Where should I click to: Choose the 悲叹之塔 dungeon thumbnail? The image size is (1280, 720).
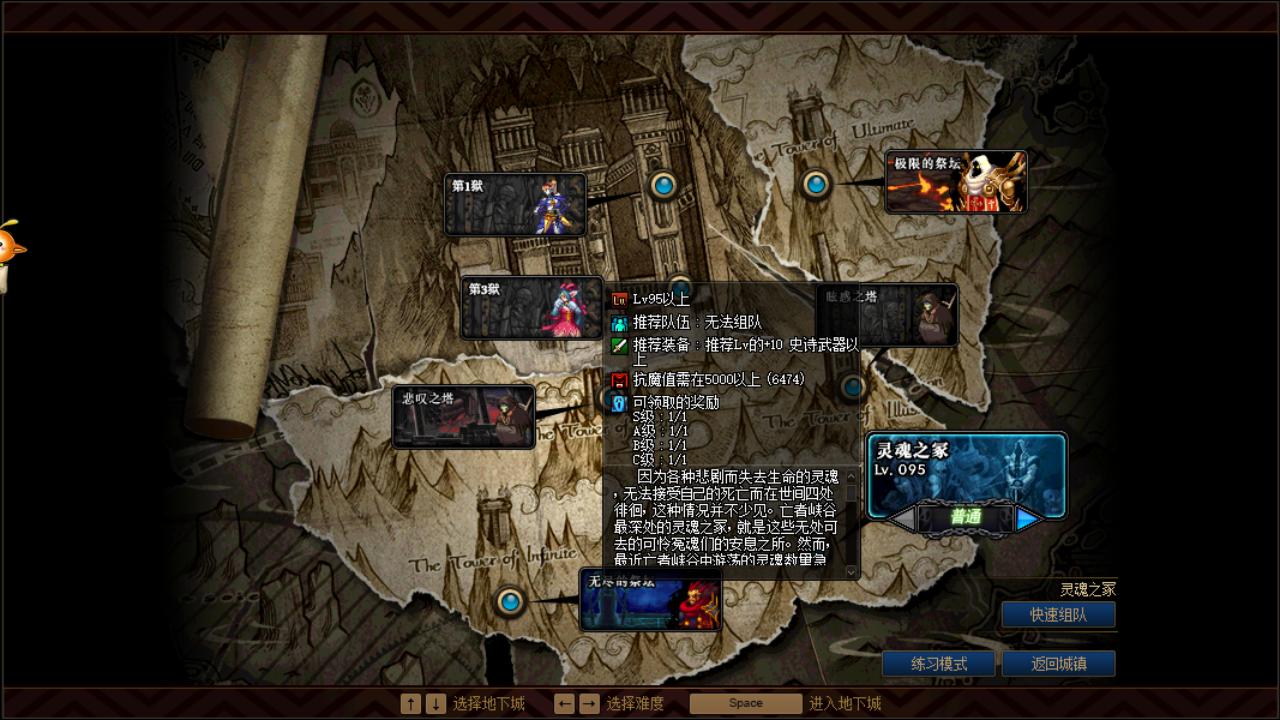tap(466, 414)
